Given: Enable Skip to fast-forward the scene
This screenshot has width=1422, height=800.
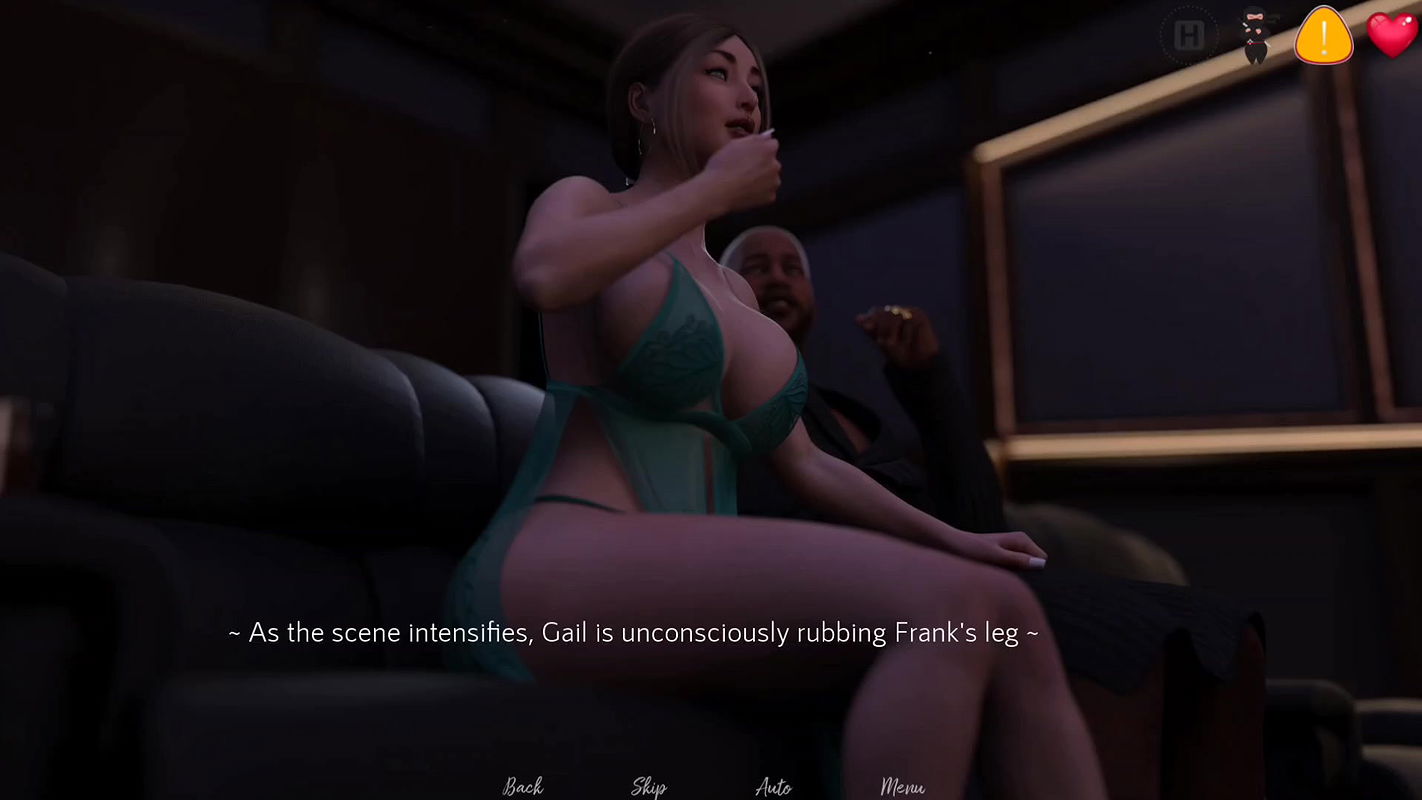Looking at the screenshot, I should click(x=648, y=786).
